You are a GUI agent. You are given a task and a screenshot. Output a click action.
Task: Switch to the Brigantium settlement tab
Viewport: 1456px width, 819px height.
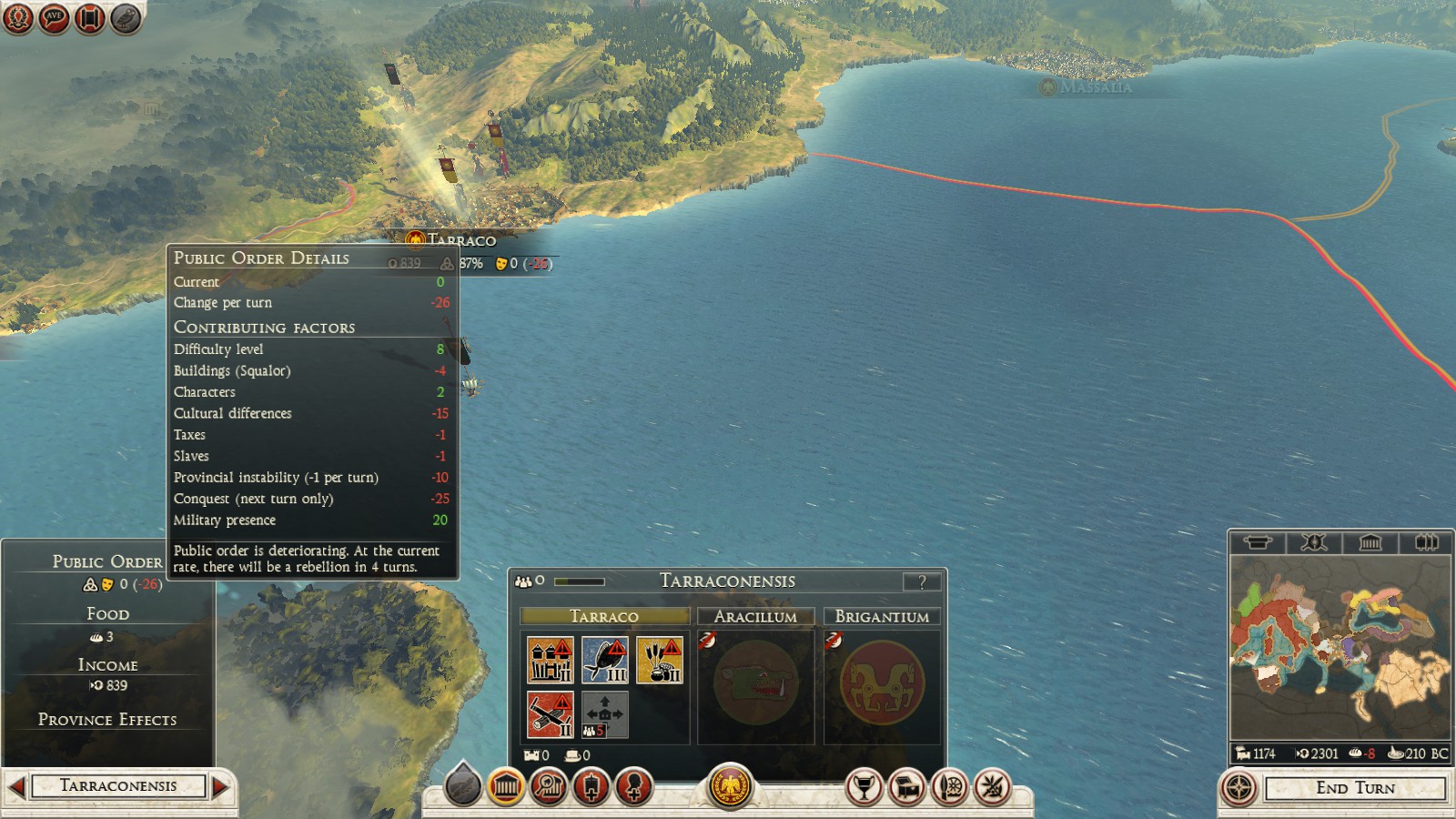pos(882,616)
